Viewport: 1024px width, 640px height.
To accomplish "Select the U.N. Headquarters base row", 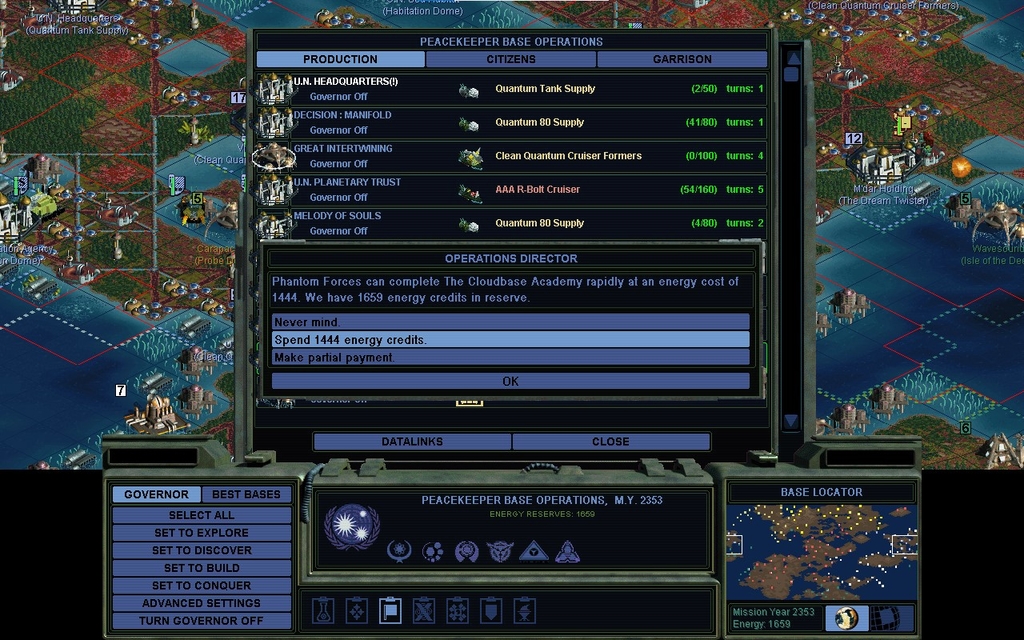I will (x=510, y=89).
